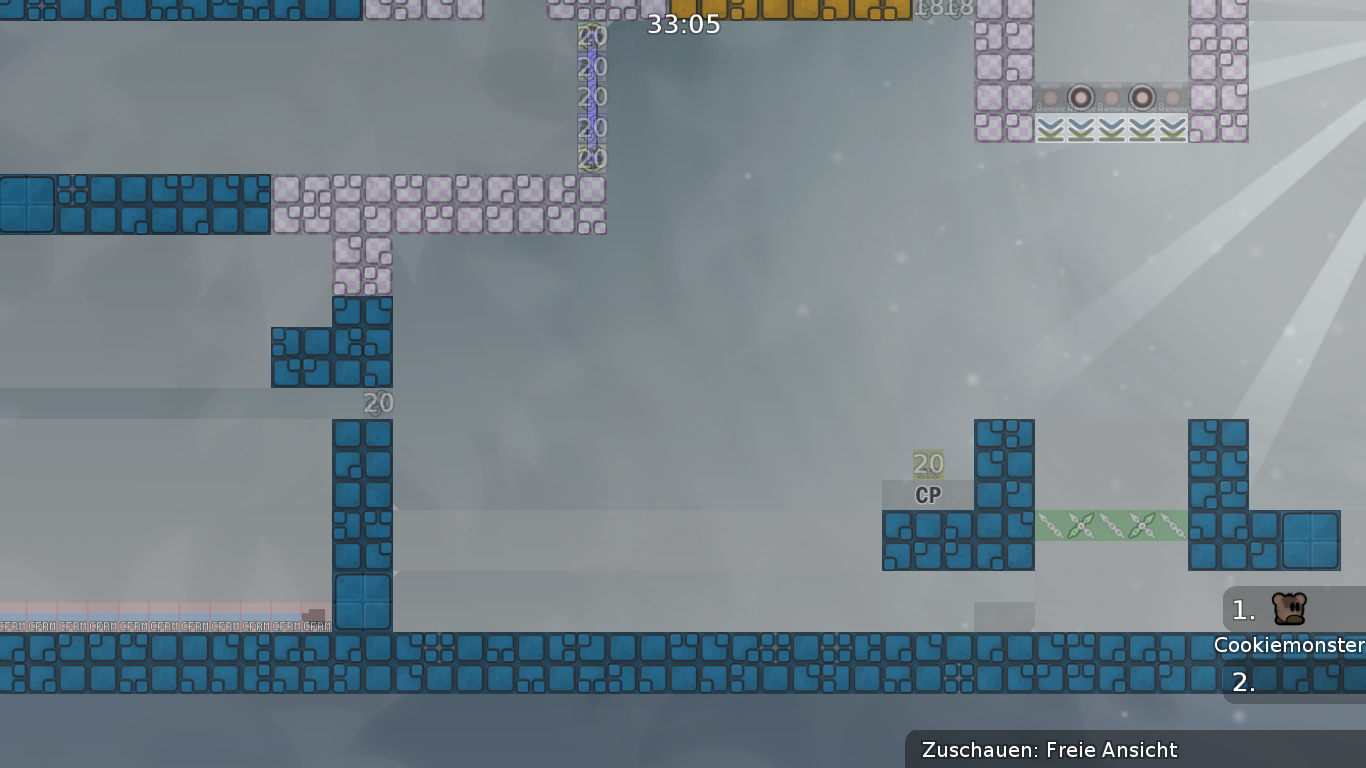Select a shuriken spinner in the green zone
Viewport: 1366px width, 768px height.
[1079, 524]
